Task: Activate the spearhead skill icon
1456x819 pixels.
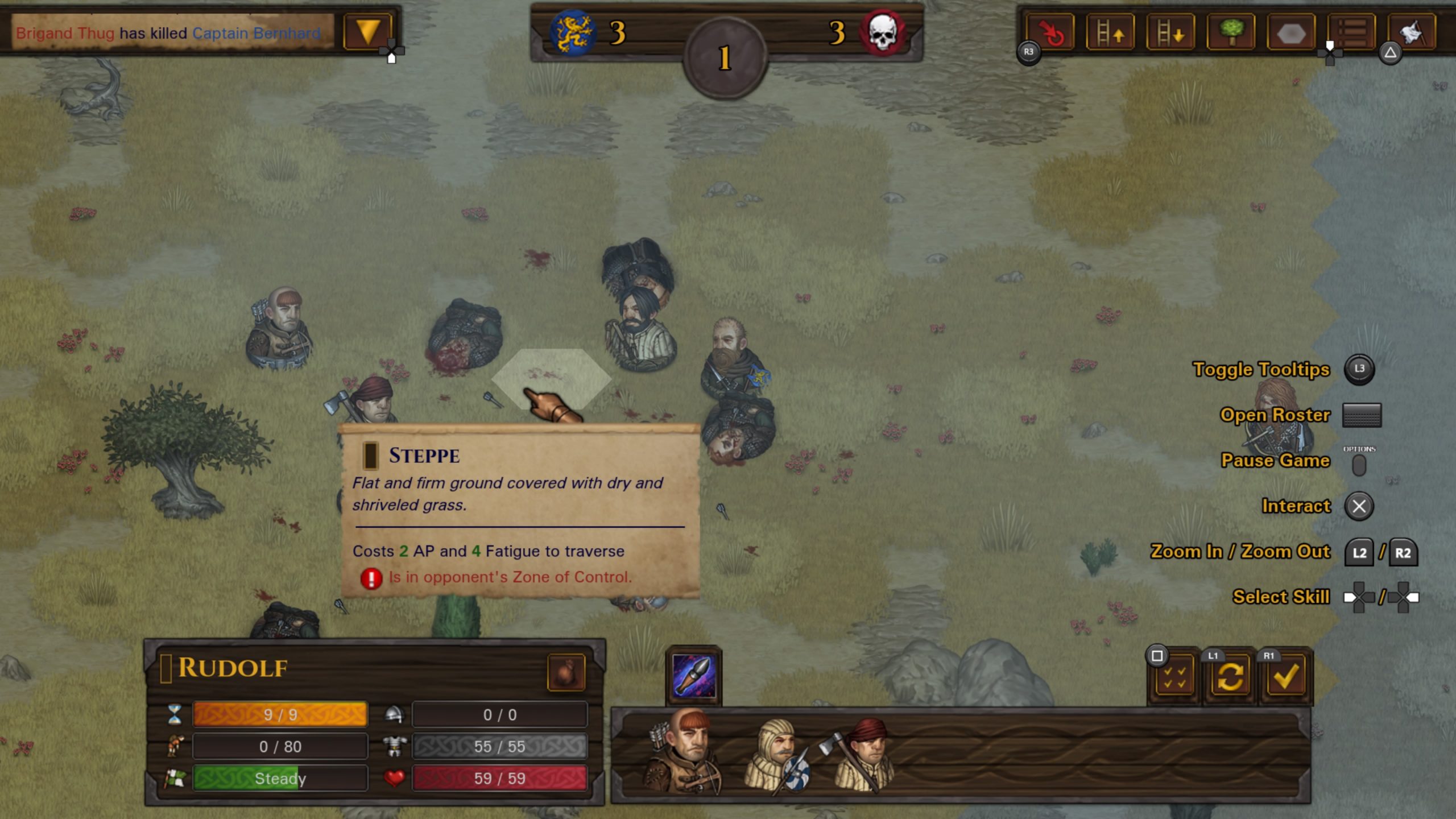Action: point(693,676)
